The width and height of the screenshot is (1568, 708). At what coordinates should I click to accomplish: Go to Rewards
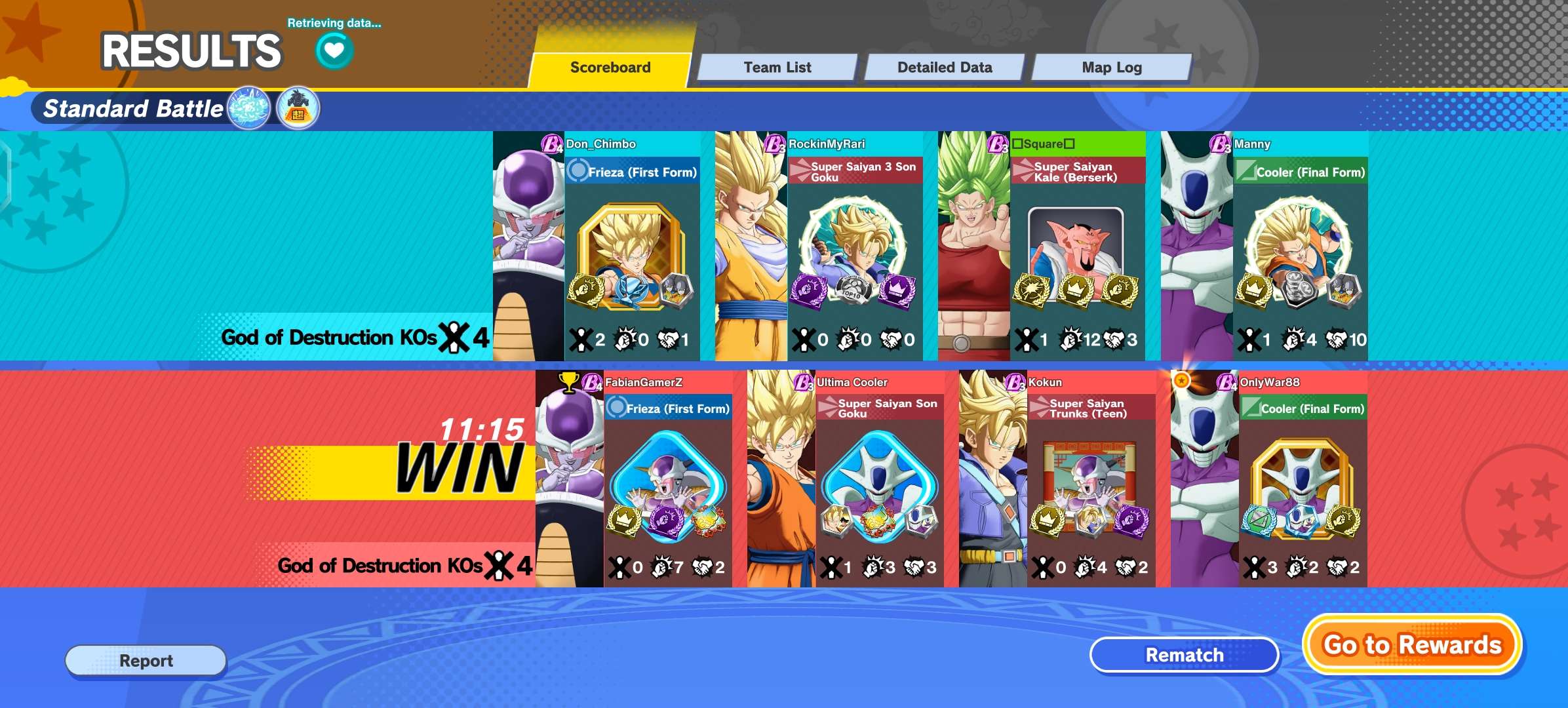point(1412,645)
